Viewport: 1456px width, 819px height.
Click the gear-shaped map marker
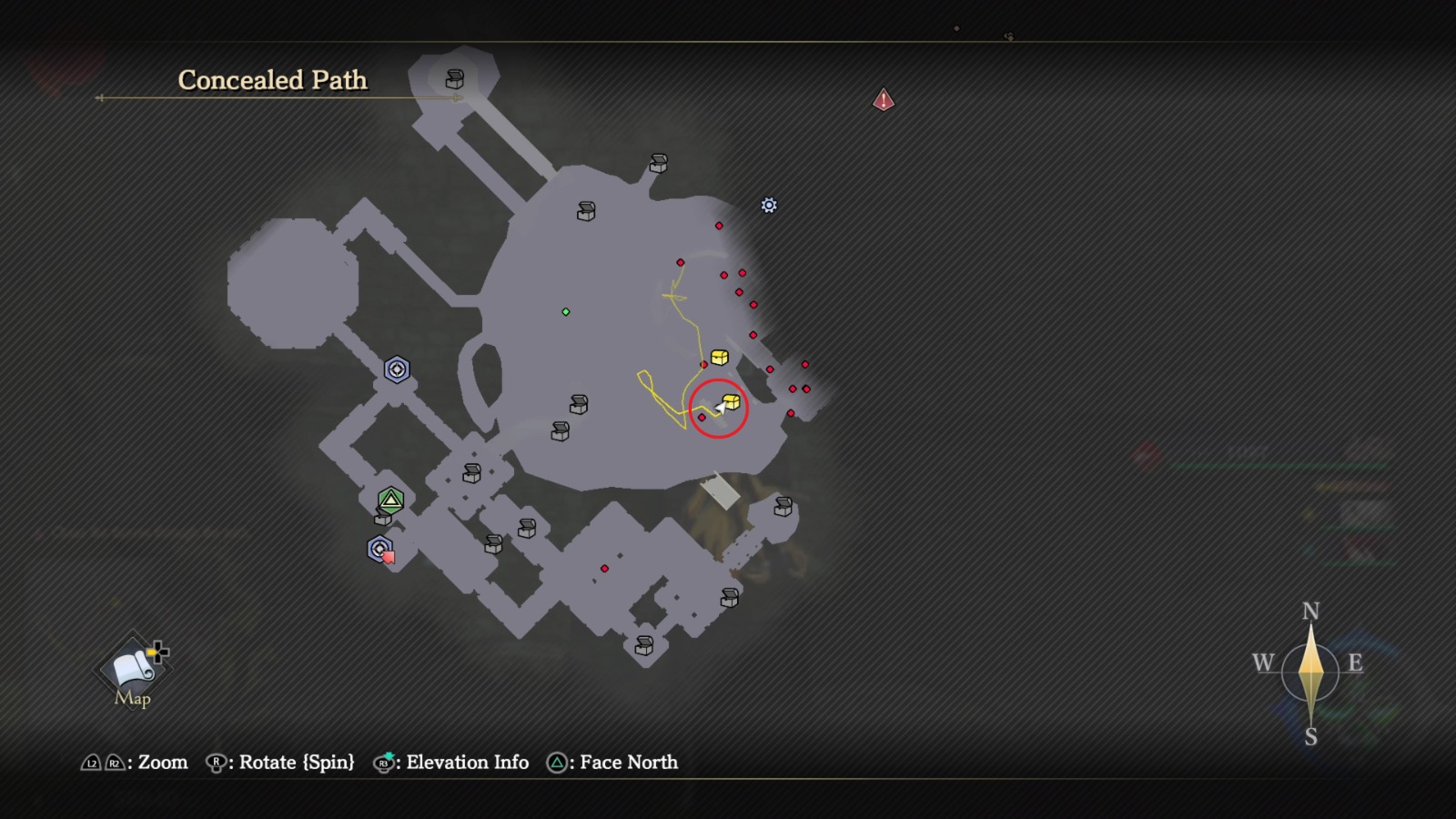click(769, 206)
